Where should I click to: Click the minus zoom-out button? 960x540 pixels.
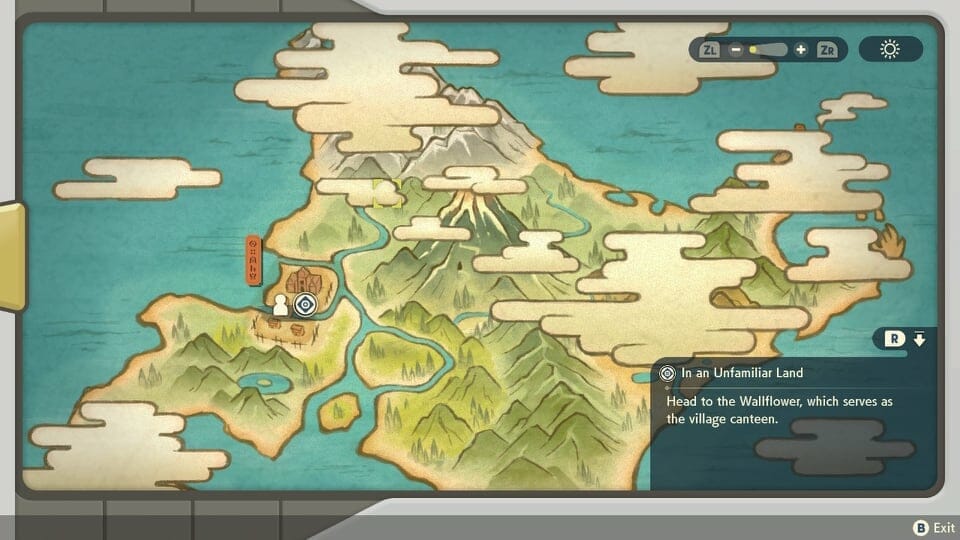point(736,50)
